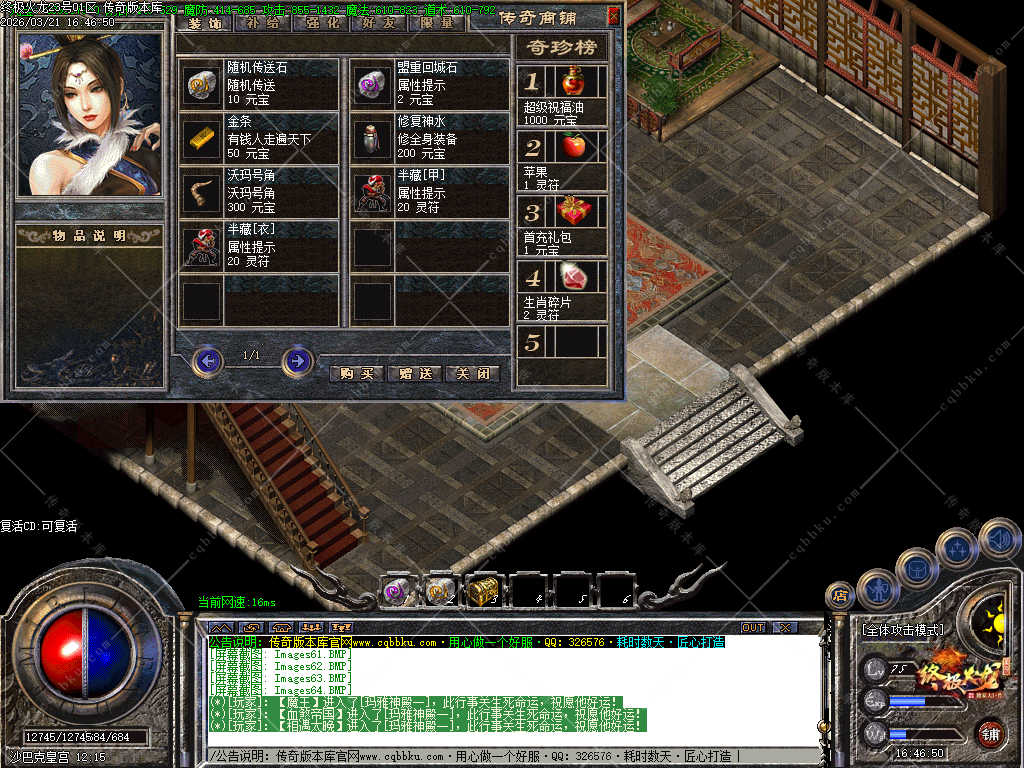Click the 关闭 button in the shop
Viewport: 1024px width, 768px height.
pyautogui.click(x=471, y=373)
